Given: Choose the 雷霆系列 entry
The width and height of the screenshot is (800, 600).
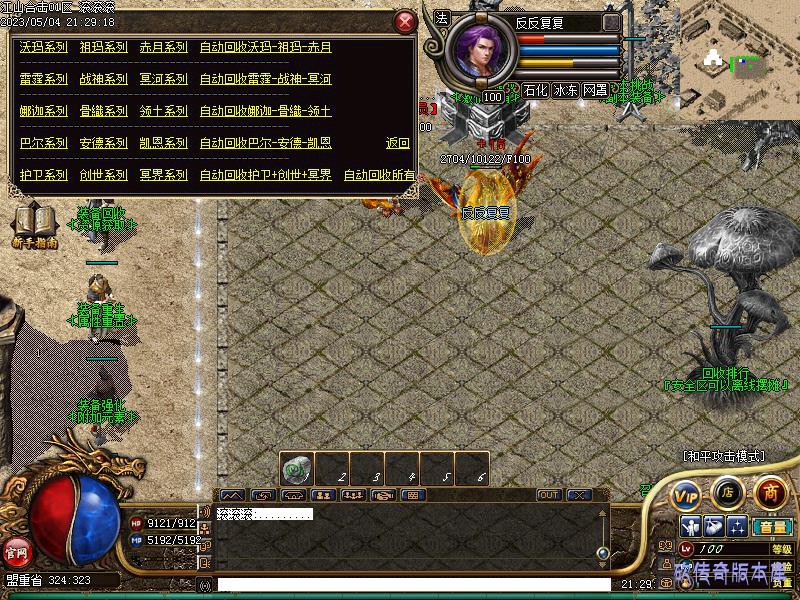Looking at the screenshot, I should tap(44, 79).
